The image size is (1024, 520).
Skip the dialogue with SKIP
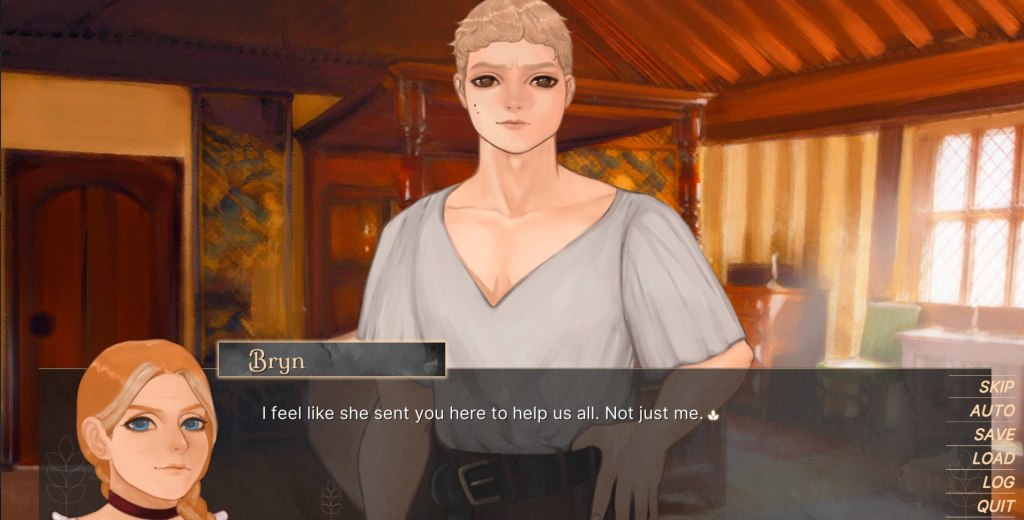(996, 387)
